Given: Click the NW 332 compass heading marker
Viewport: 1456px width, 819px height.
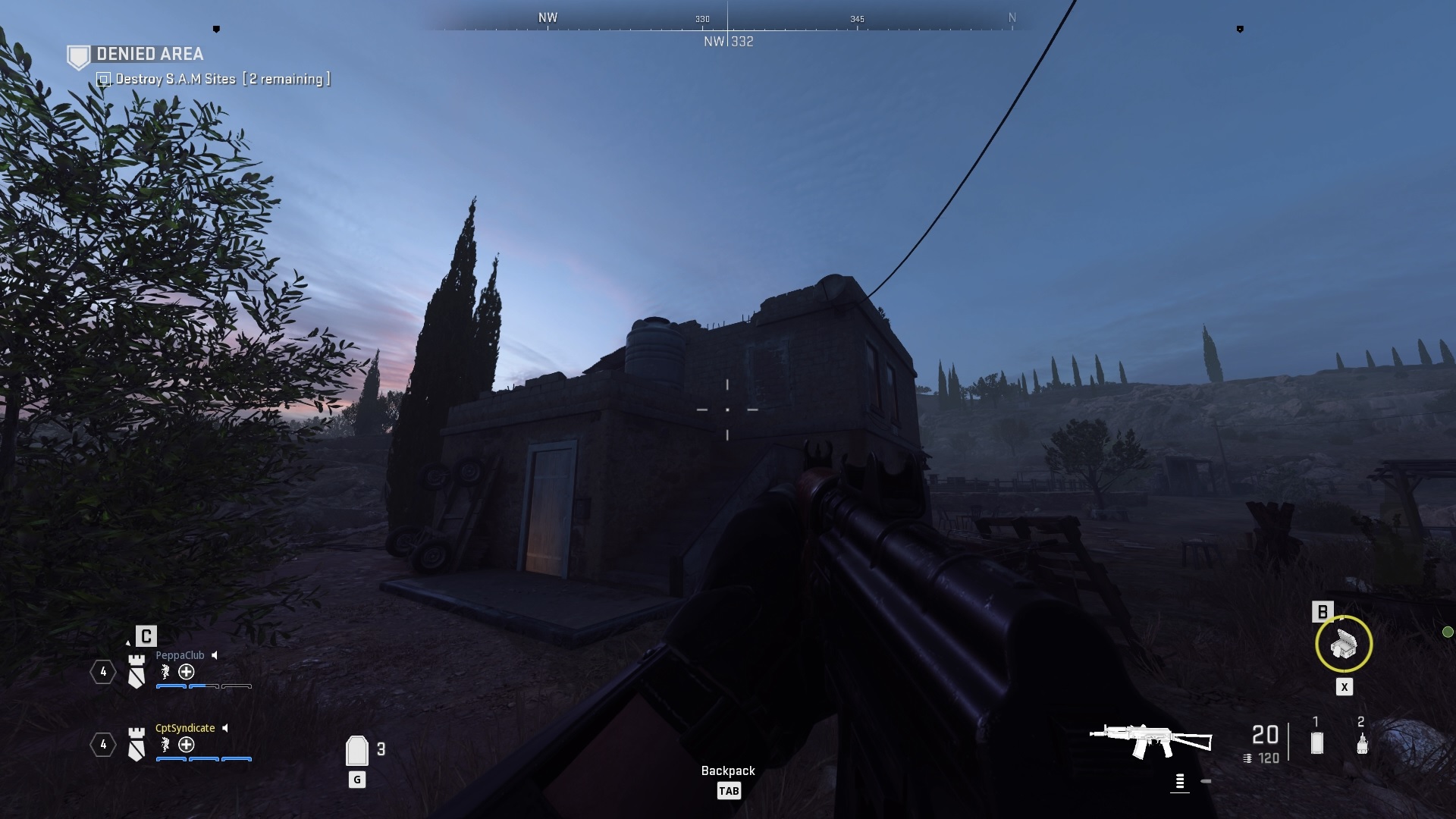Looking at the screenshot, I should 728,42.
